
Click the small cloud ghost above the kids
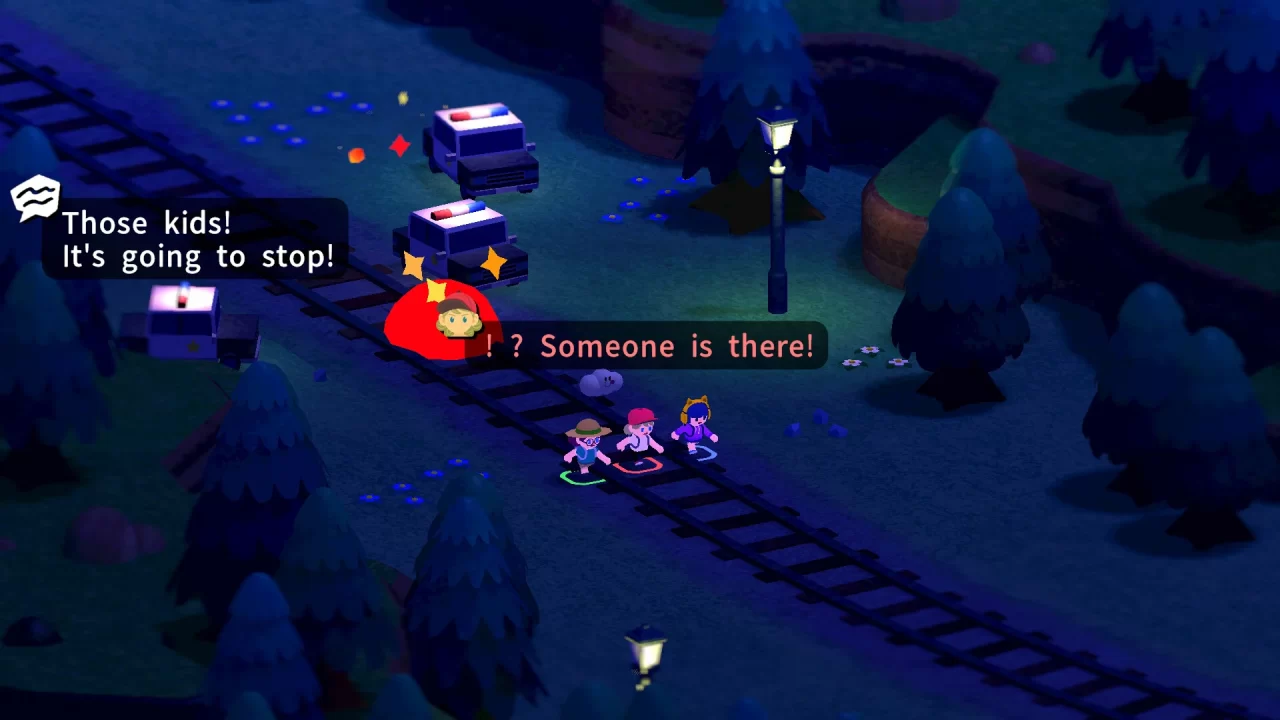coord(601,380)
